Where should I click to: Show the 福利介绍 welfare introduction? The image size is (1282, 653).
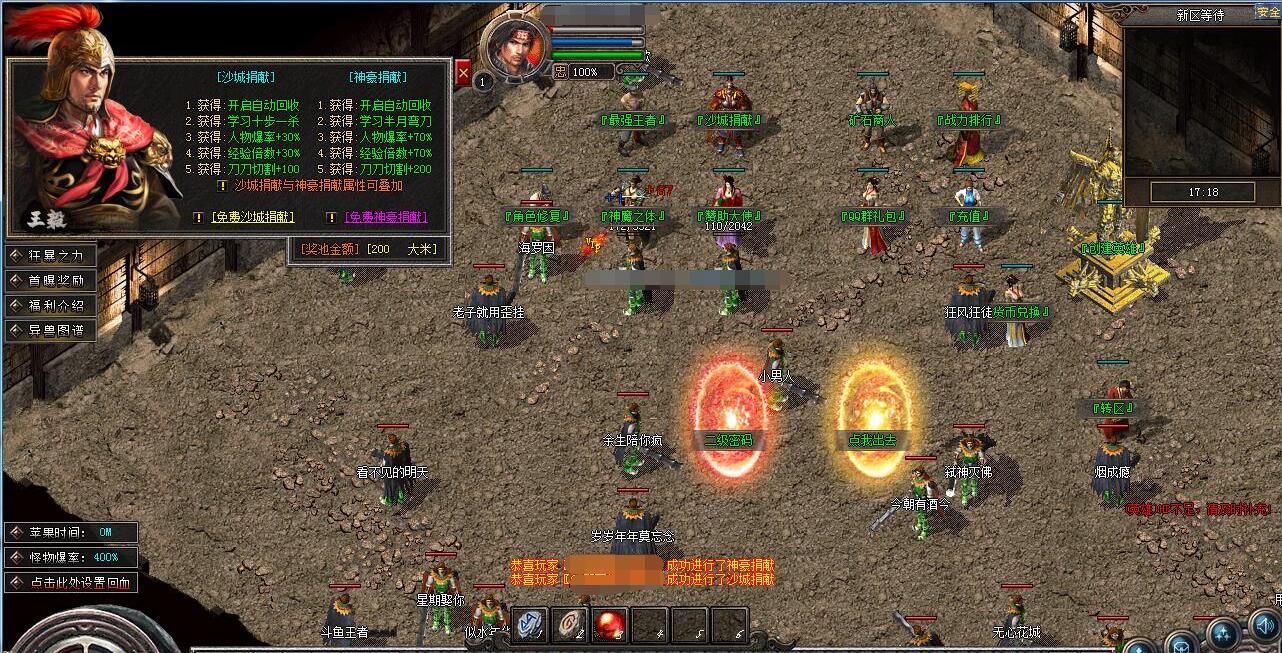point(52,305)
